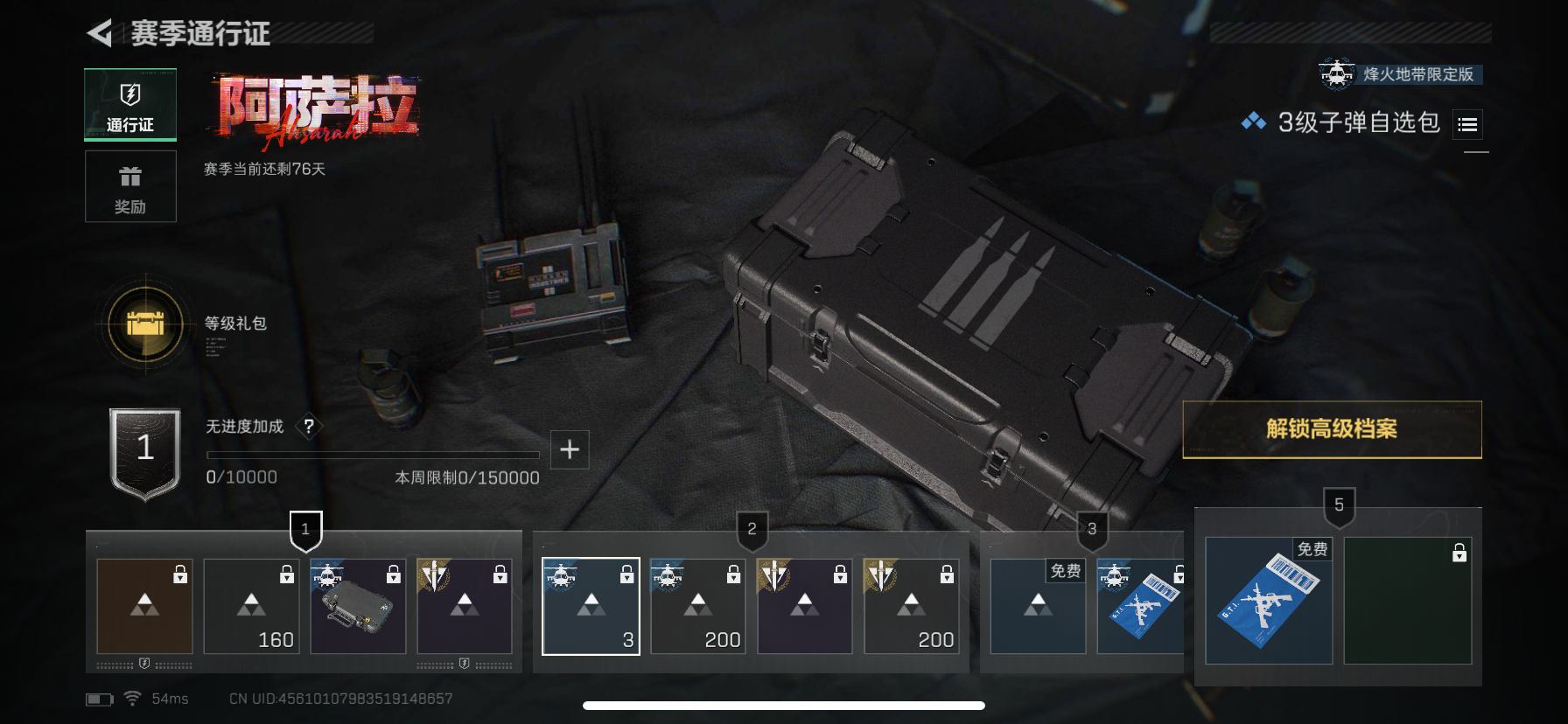
Task: Show the progress bonus help question mark
Action: [x=309, y=427]
